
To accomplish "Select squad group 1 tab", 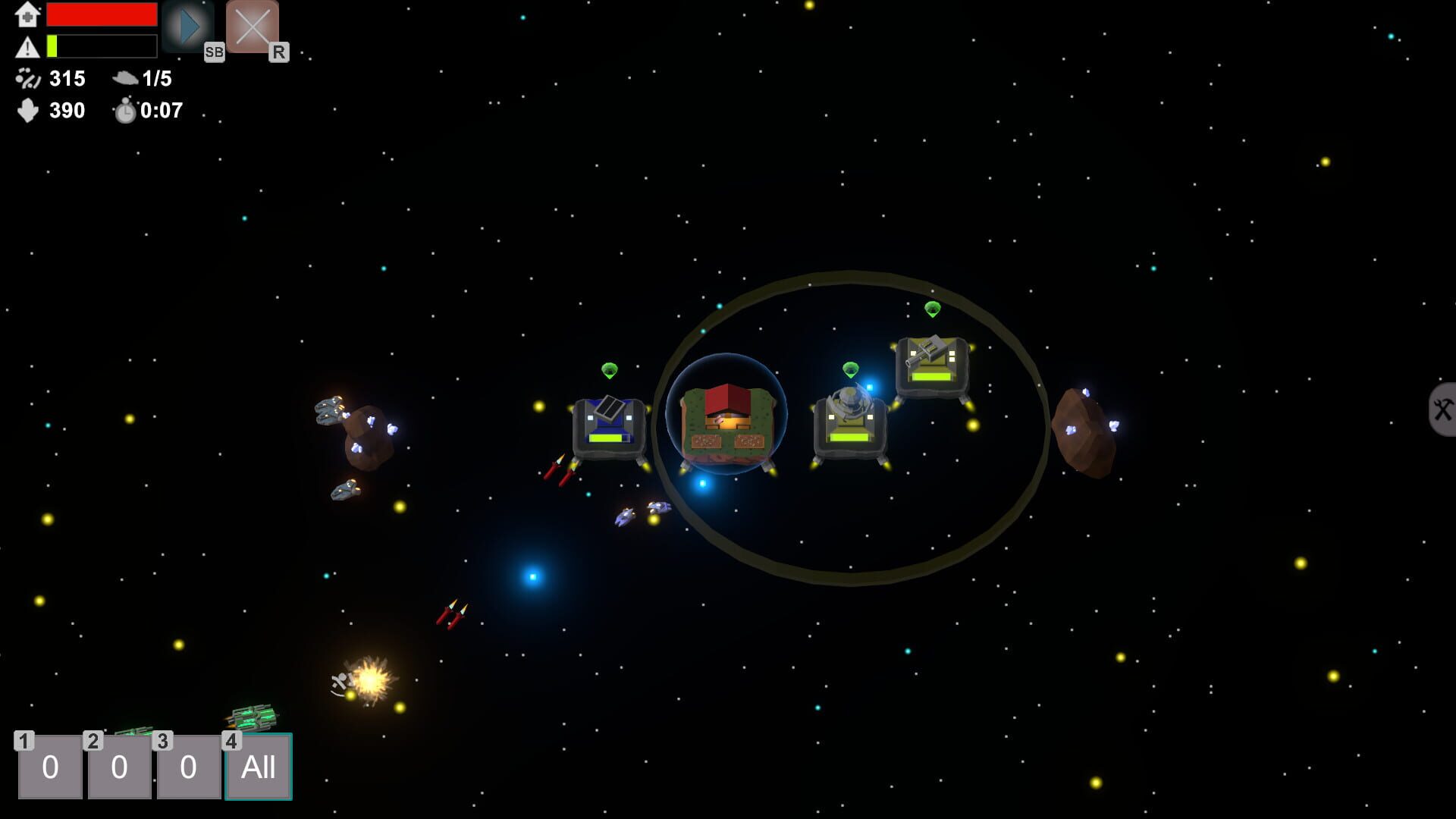I will [x=49, y=767].
